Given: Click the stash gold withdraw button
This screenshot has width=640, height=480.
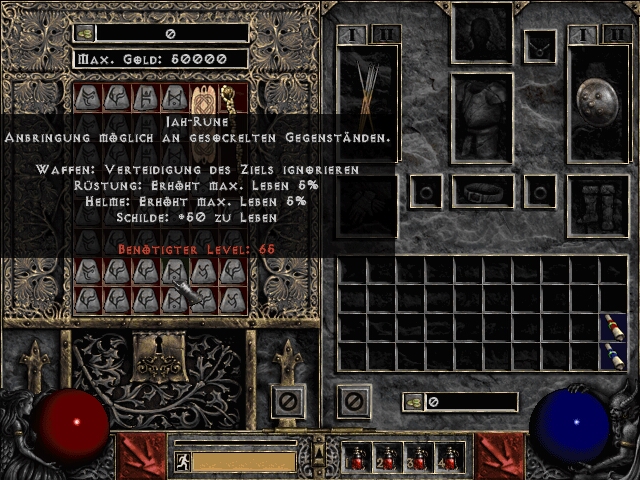Looking at the screenshot, I should [86, 33].
